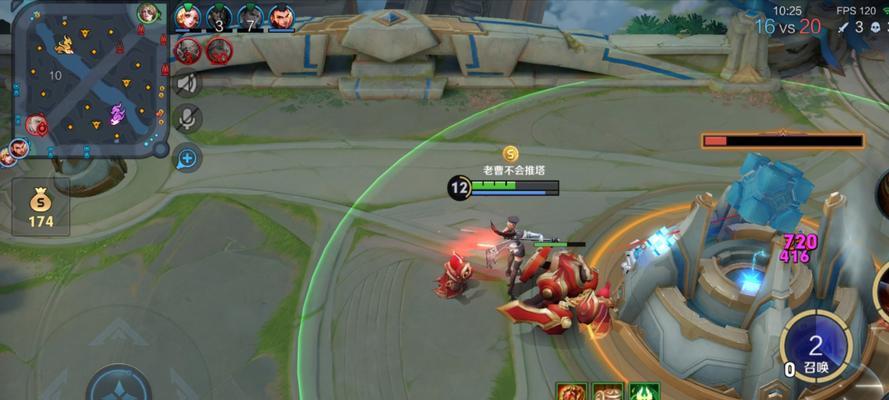This screenshot has width=889, height=400.
Task: Click the second red-ringed enemy portrait
Action: 219,50
